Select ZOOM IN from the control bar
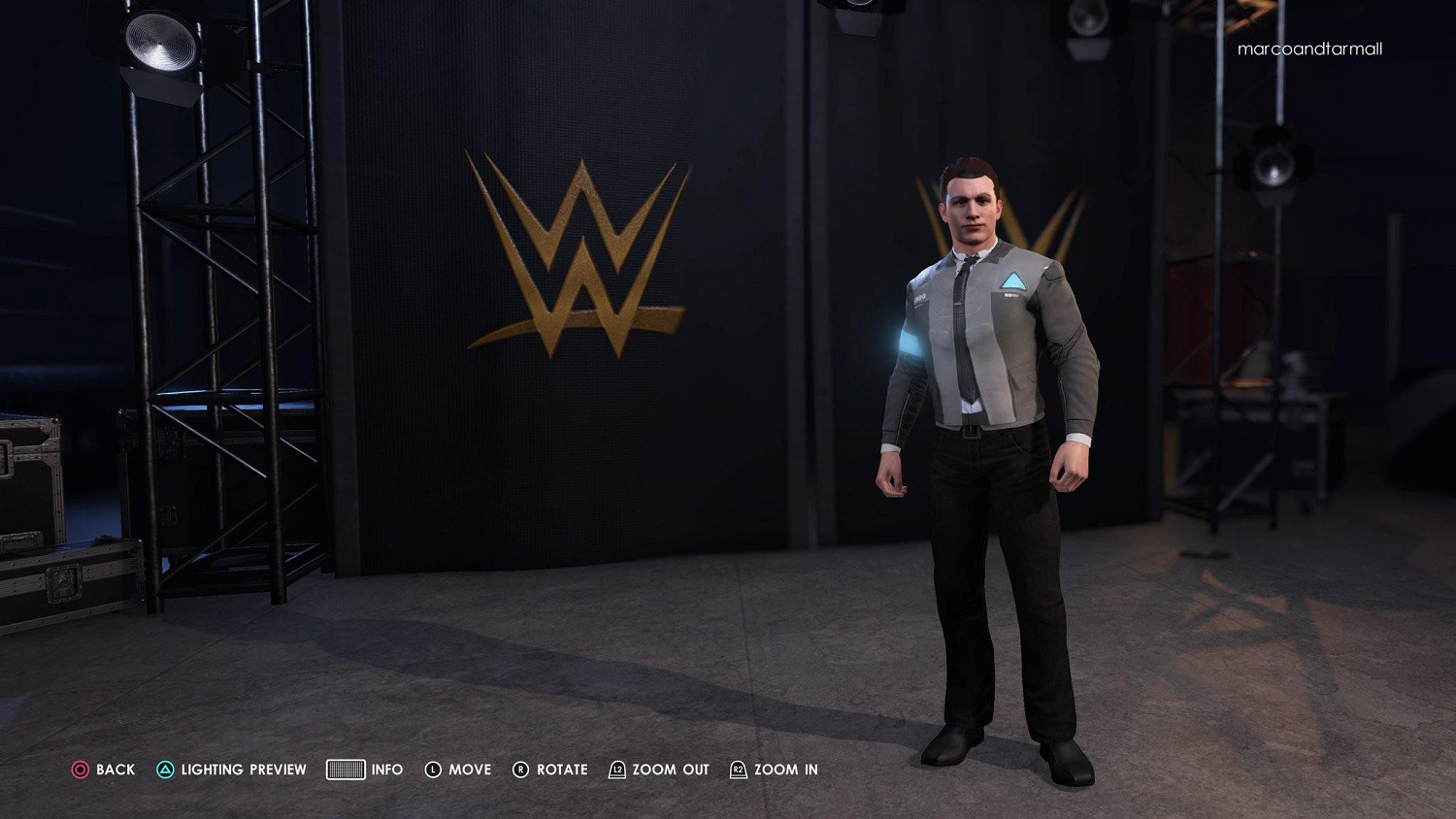 pos(786,770)
